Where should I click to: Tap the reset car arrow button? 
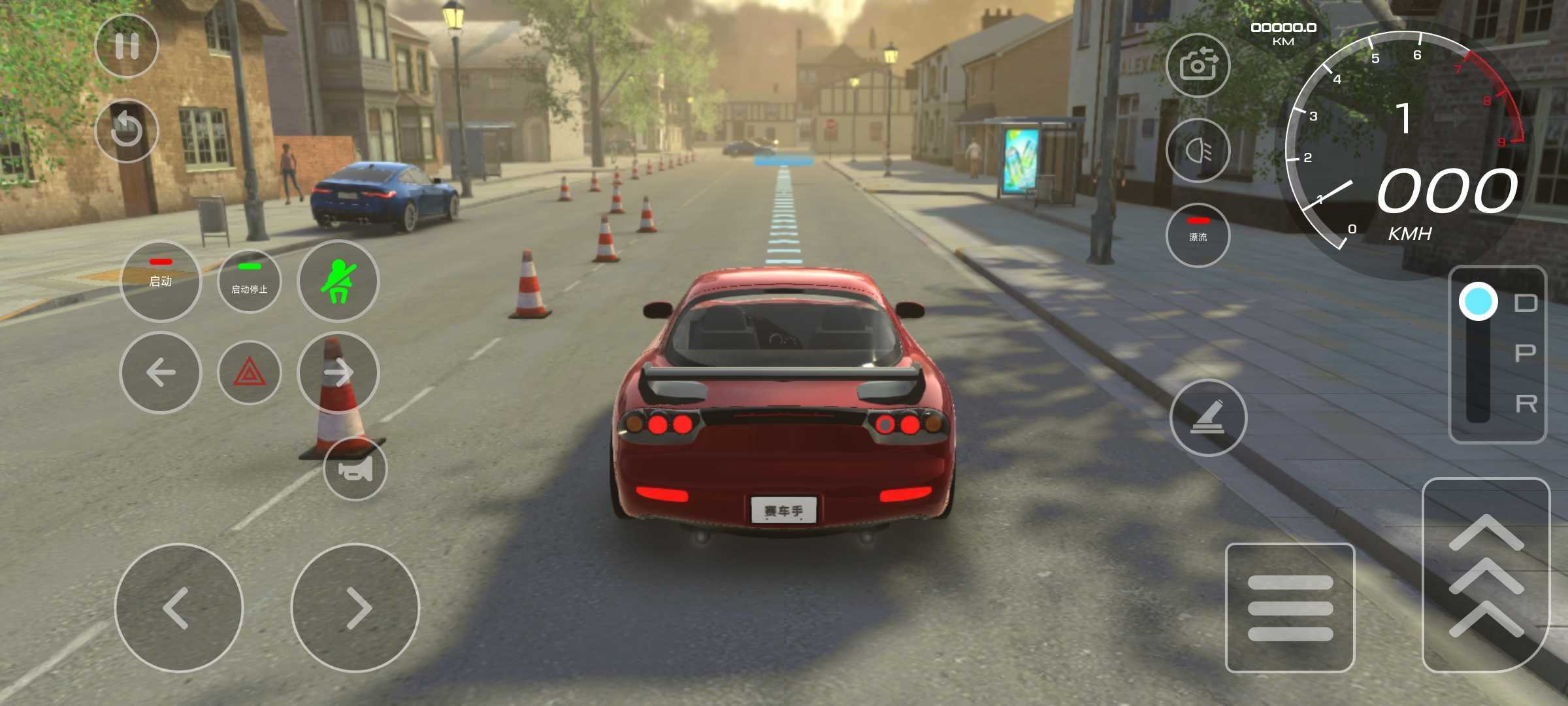127,130
